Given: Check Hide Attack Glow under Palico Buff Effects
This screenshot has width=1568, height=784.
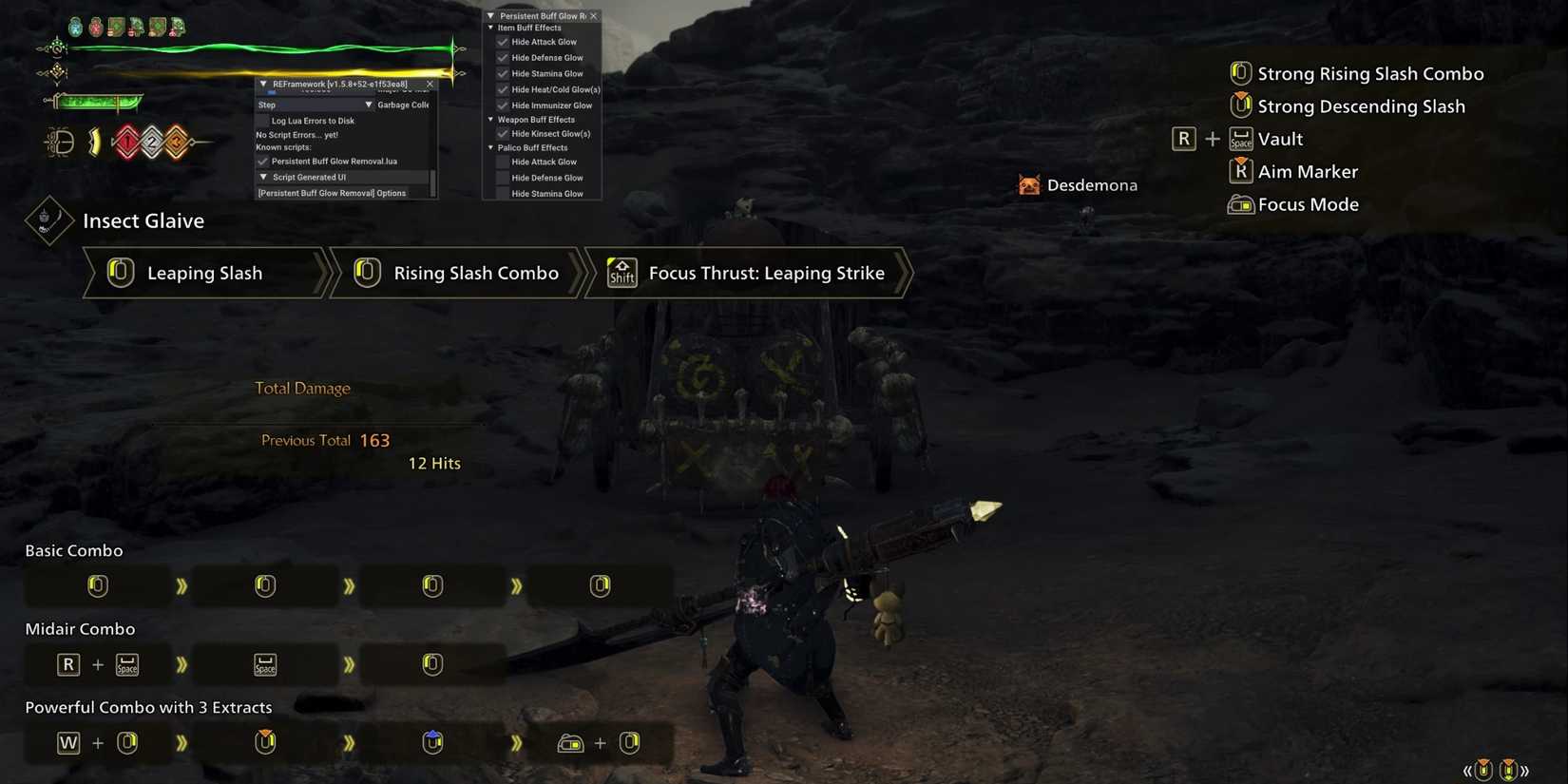Looking at the screenshot, I should tap(502, 162).
